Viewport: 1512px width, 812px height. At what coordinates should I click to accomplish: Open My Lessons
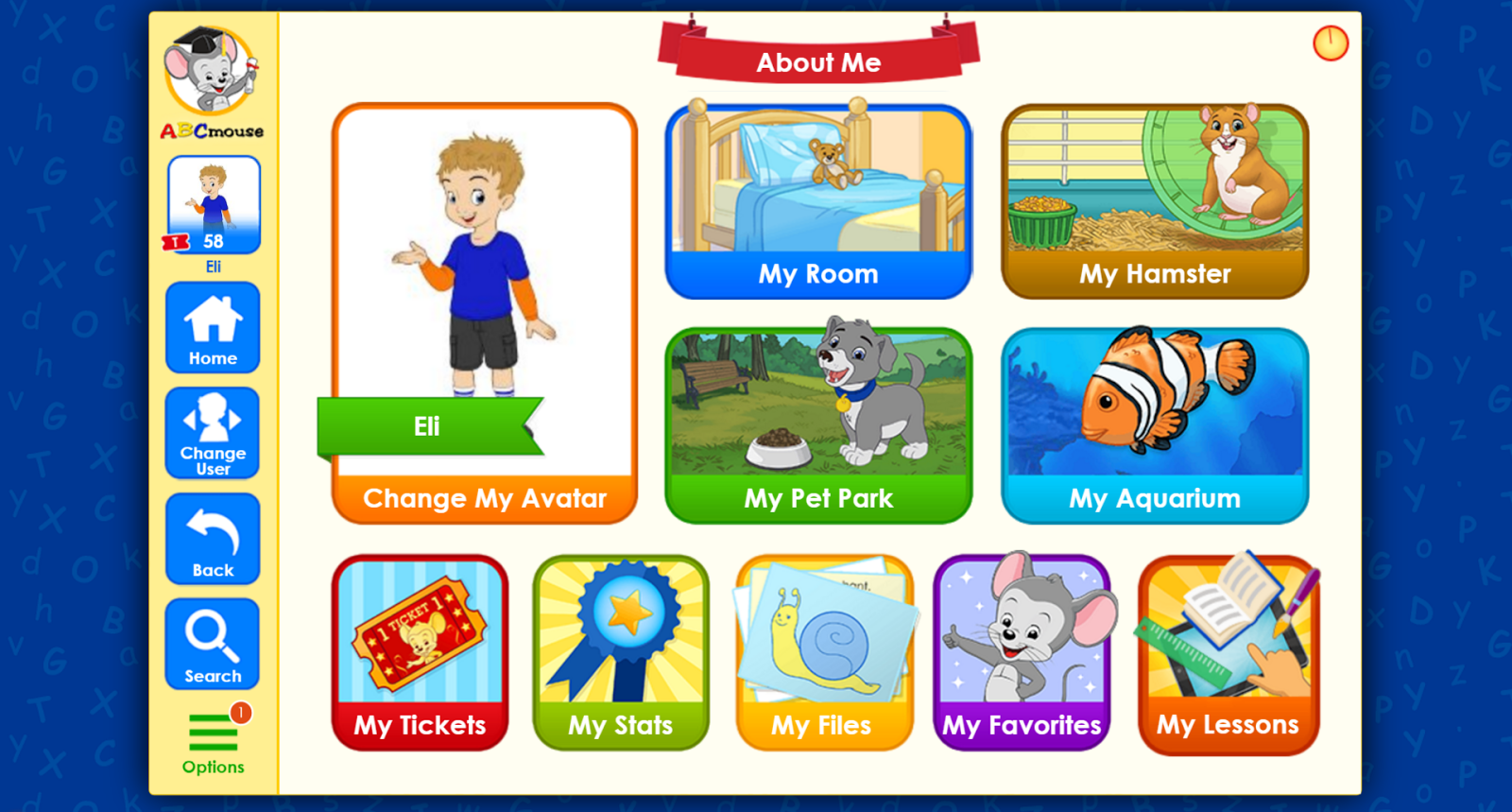pyautogui.click(x=1226, y=652)
